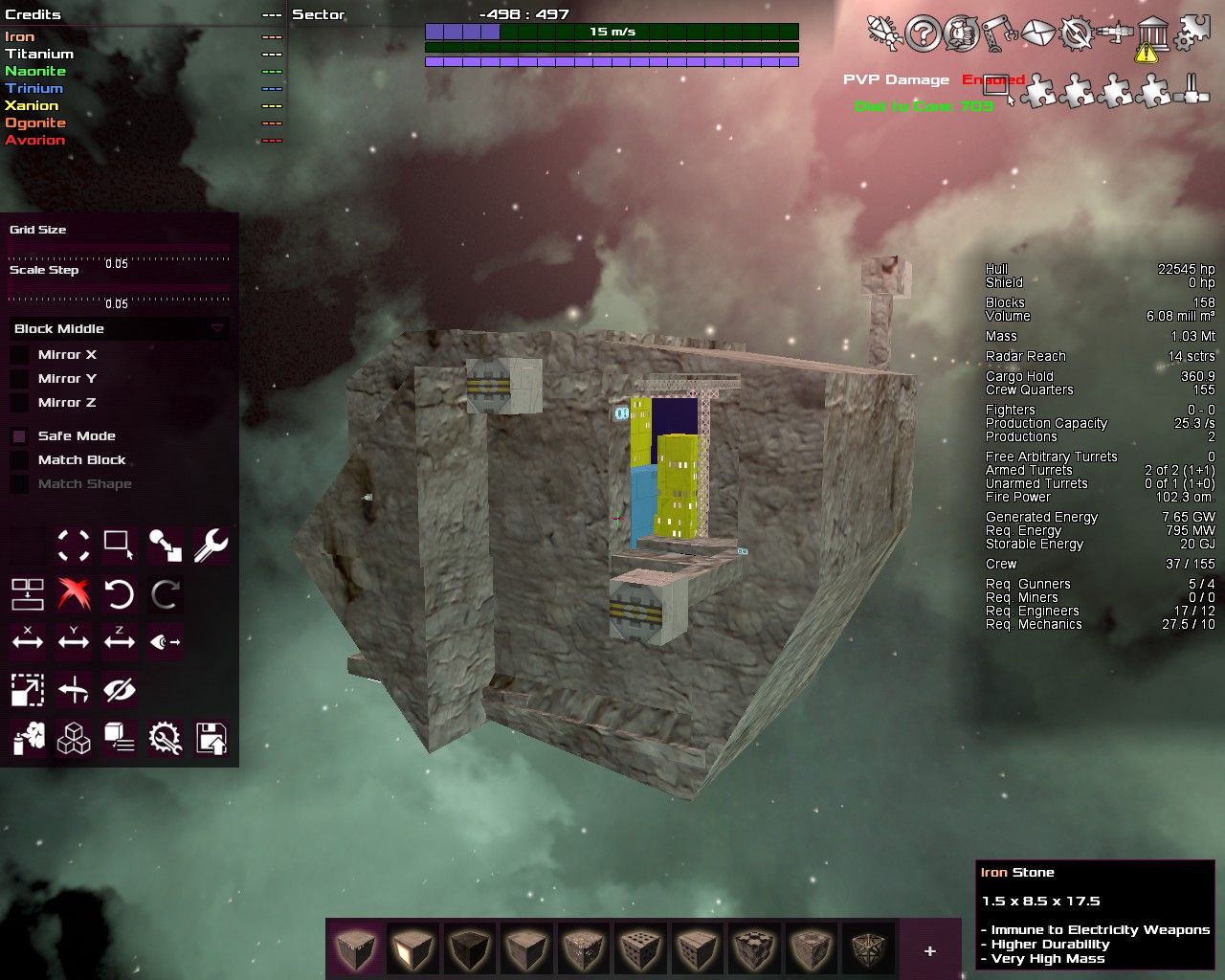Enable Mirror Y symmetry
Viewport: 1225px width, 980px height.
(19, 379)
